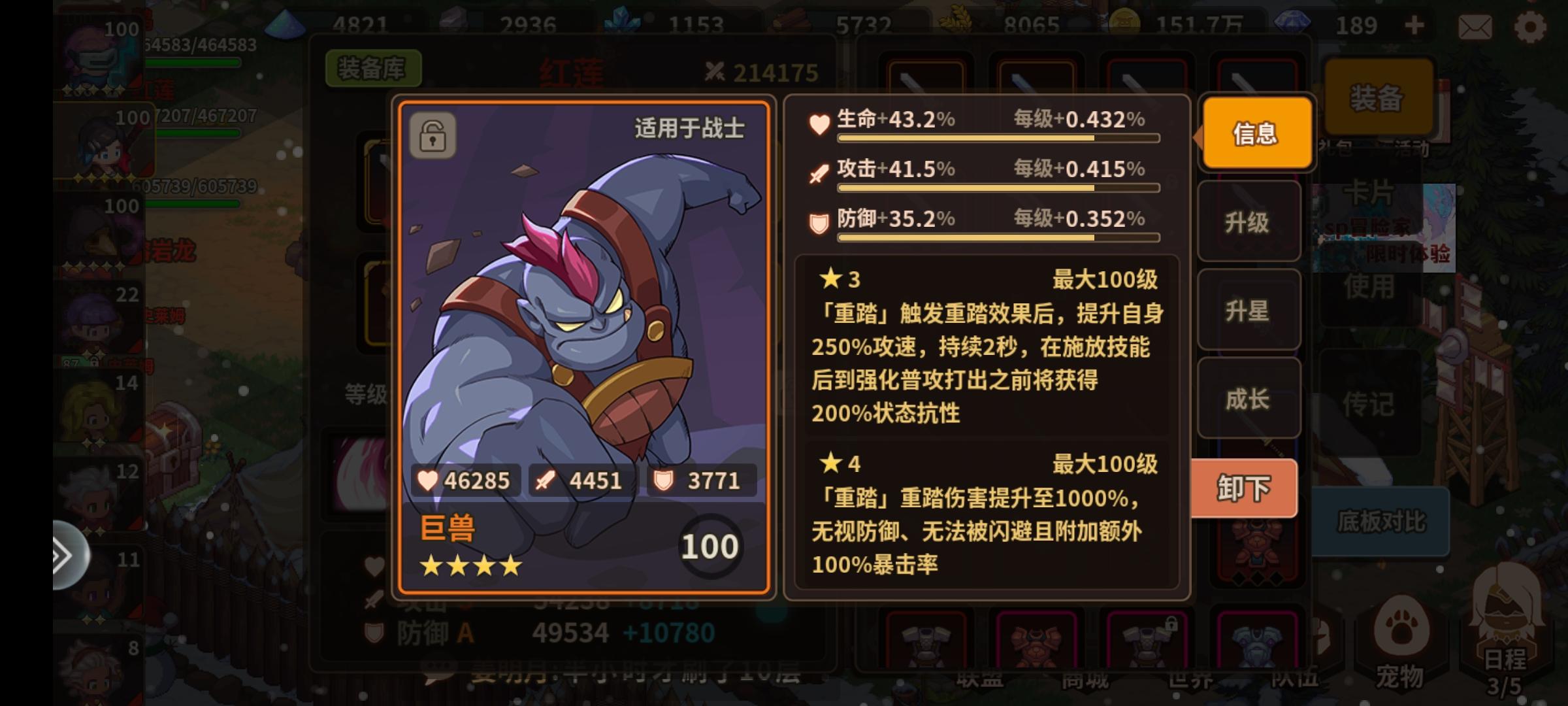Open the mail inbox icon
This screenshot has width=1568, height=706.
[x=1475, y=25]
